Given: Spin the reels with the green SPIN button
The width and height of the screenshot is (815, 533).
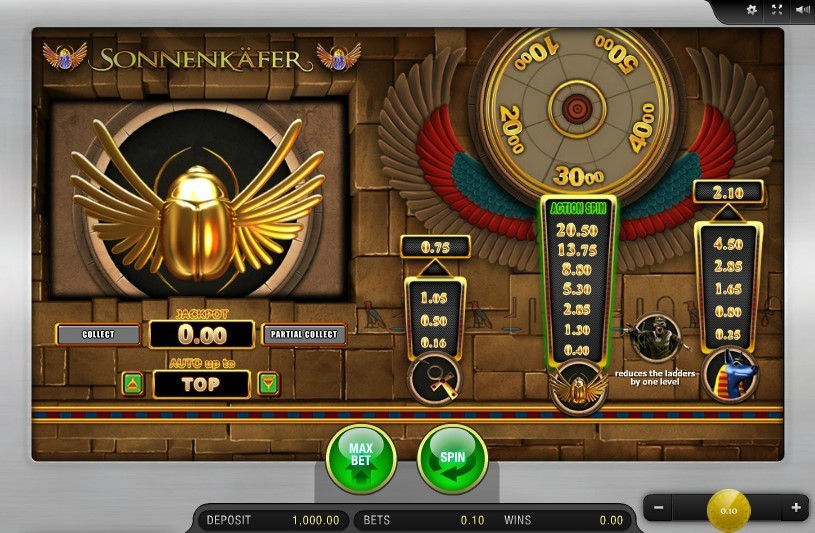Looking at the screenshot, I should (452, 459).
